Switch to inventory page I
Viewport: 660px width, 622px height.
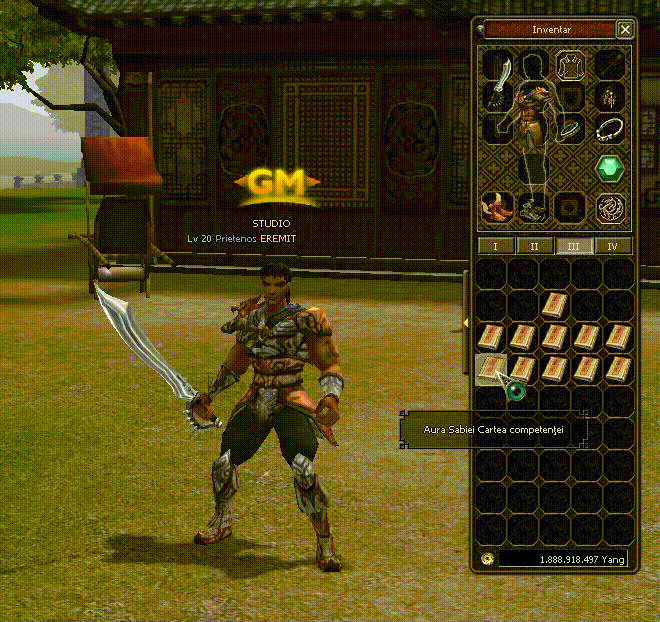pyautogui.click(x=496, y=246)
